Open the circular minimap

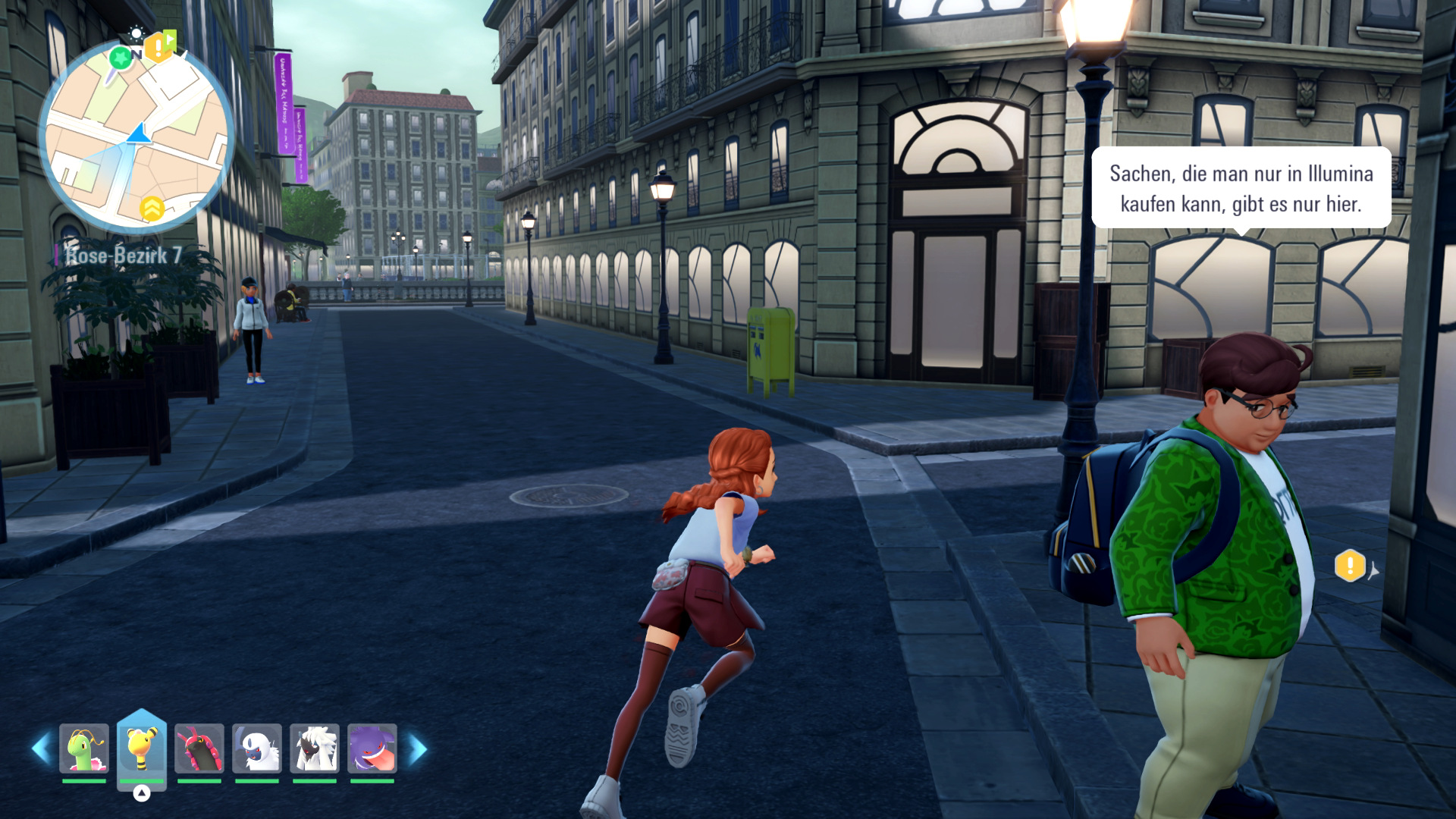136,136
